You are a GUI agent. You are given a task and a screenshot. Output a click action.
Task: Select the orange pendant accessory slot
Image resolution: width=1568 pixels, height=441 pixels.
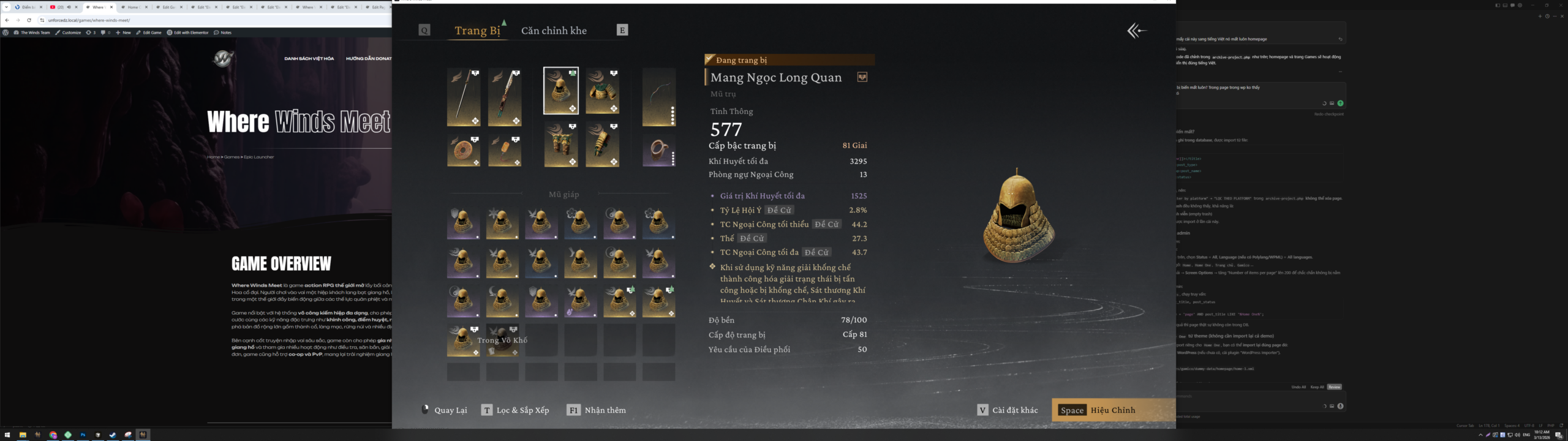[505, 151]
